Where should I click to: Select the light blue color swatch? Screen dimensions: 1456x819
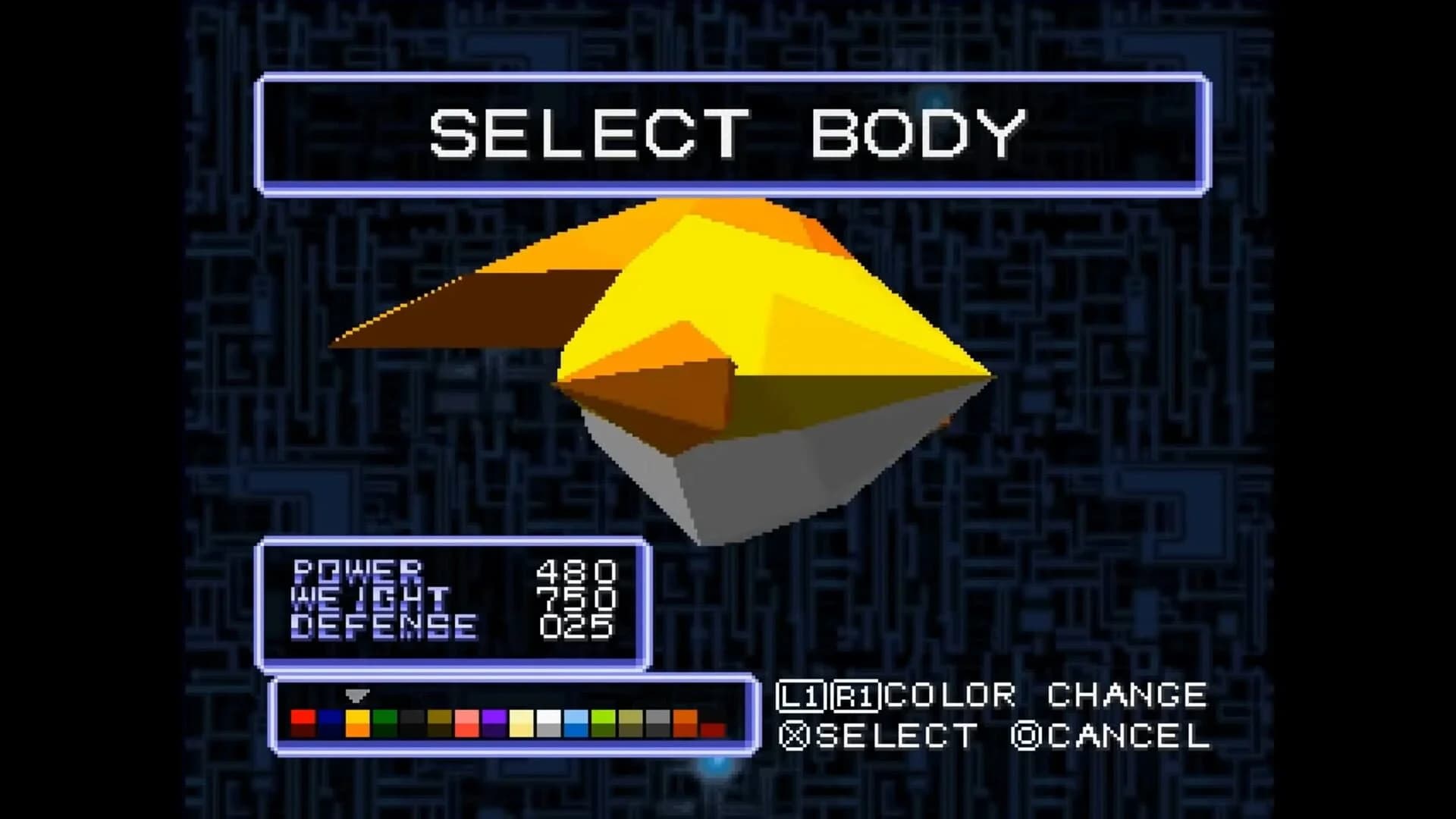576,720
